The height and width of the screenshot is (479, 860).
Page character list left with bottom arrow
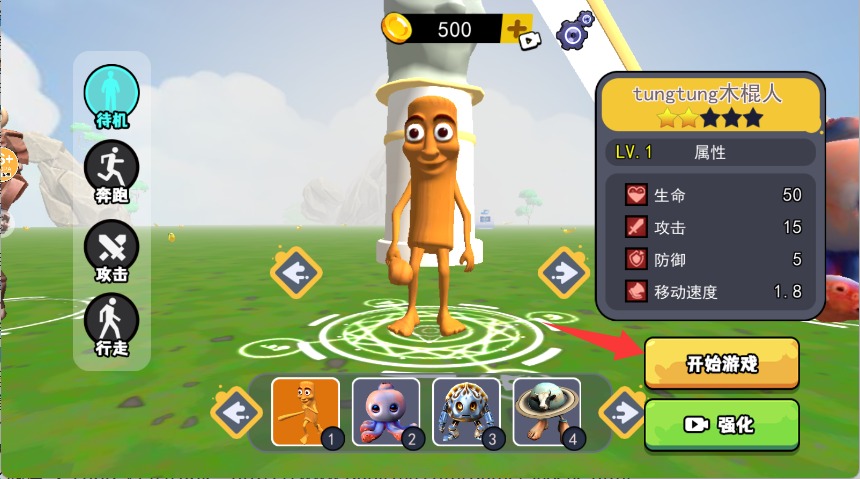pyautogui.click(x=236, y=412)
